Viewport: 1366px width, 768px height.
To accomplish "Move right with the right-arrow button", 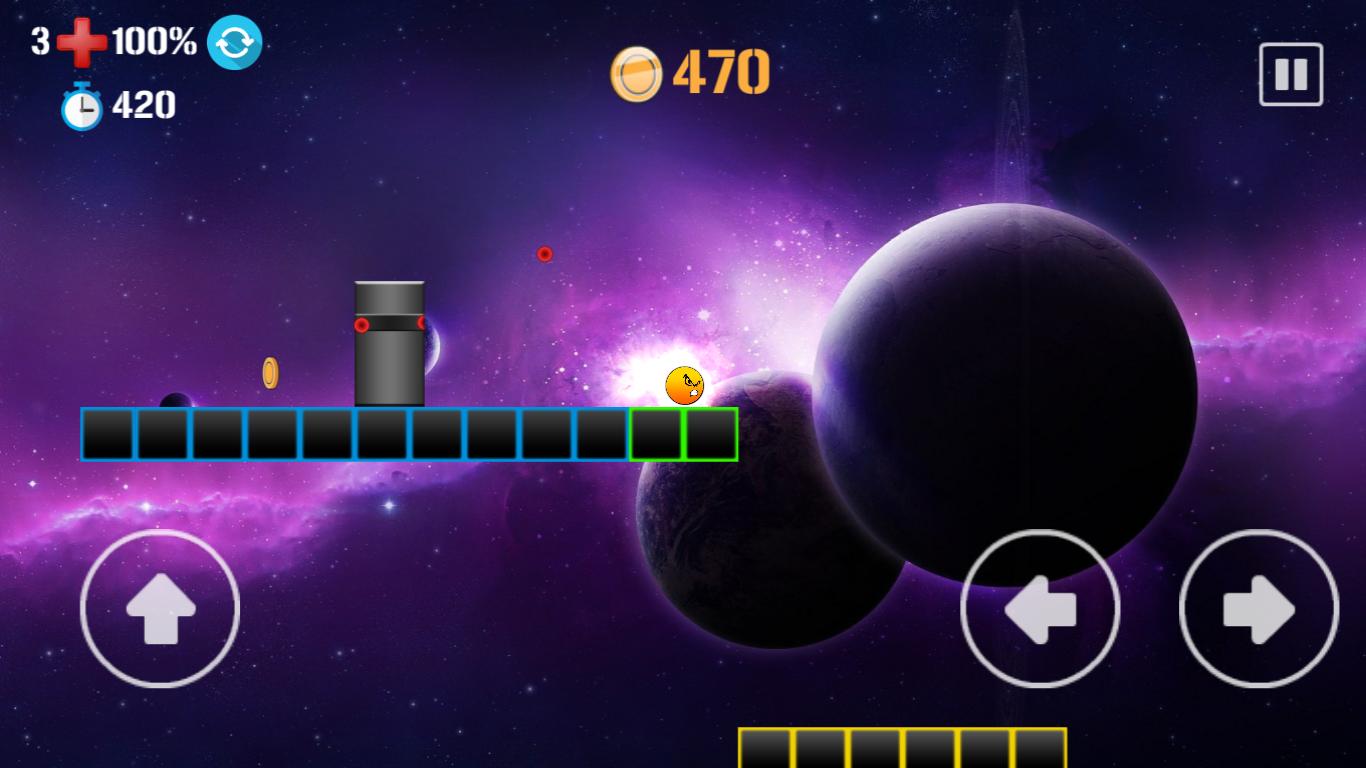I will (1259, 608).
